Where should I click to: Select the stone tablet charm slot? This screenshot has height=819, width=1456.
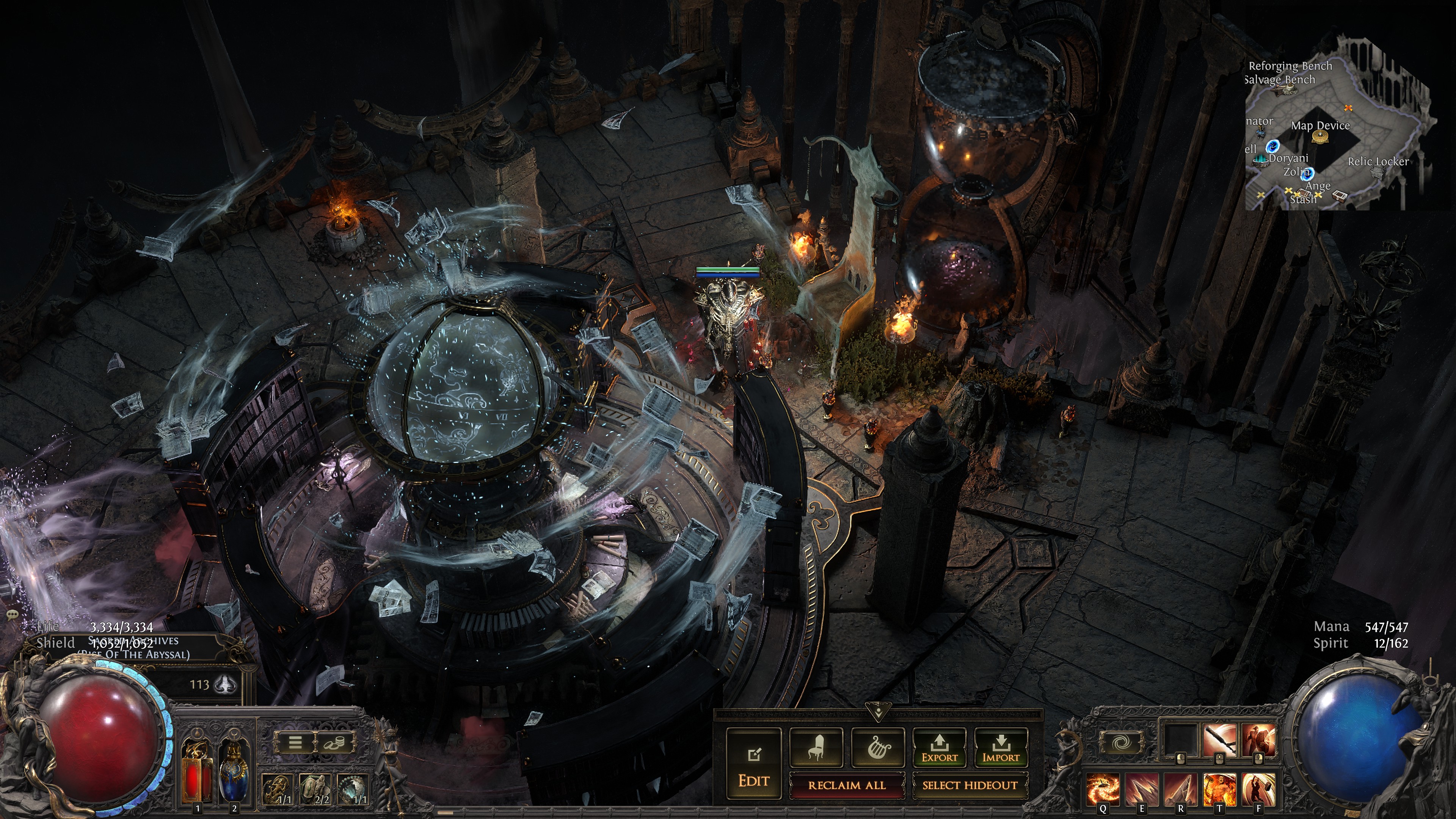[315, 789]
